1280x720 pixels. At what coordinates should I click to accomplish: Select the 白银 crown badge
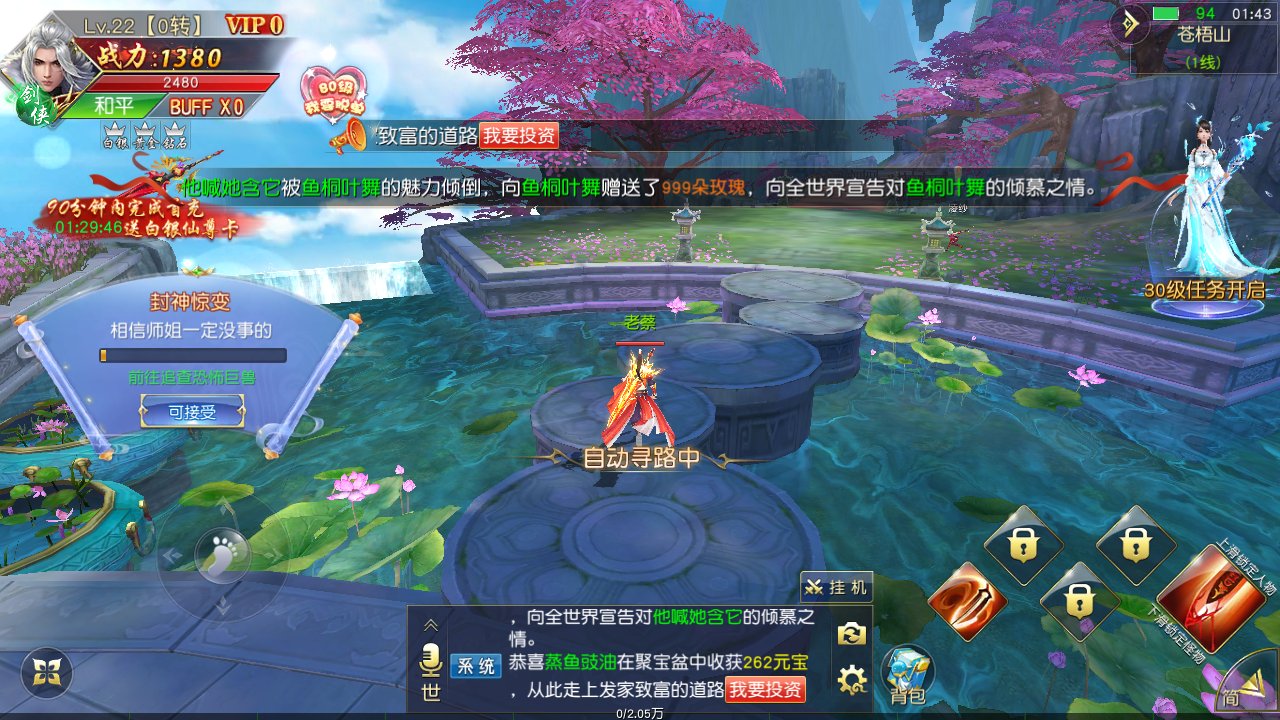(x=115, y=135)
